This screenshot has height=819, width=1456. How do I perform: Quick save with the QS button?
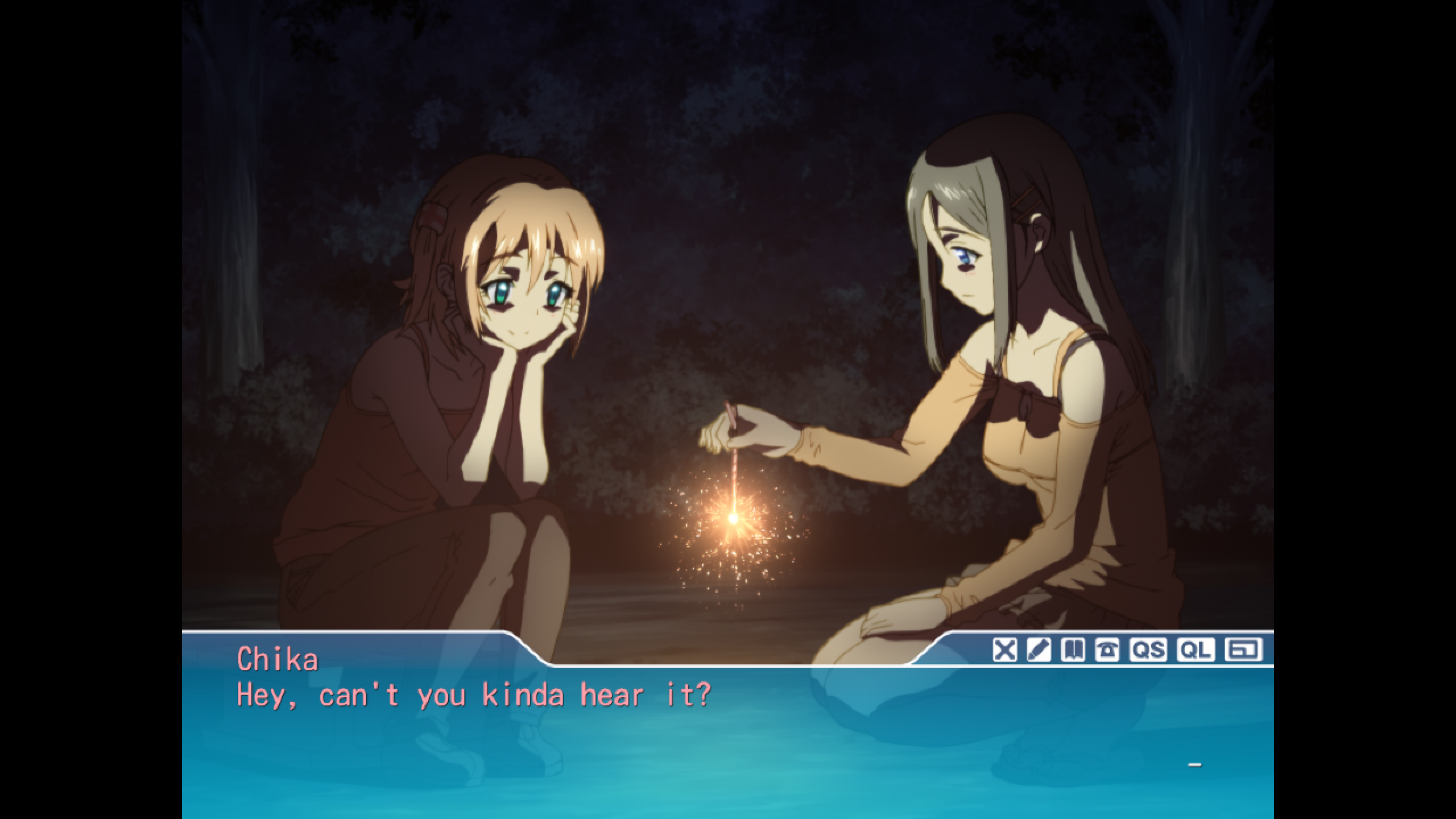tap(1148, 650)
